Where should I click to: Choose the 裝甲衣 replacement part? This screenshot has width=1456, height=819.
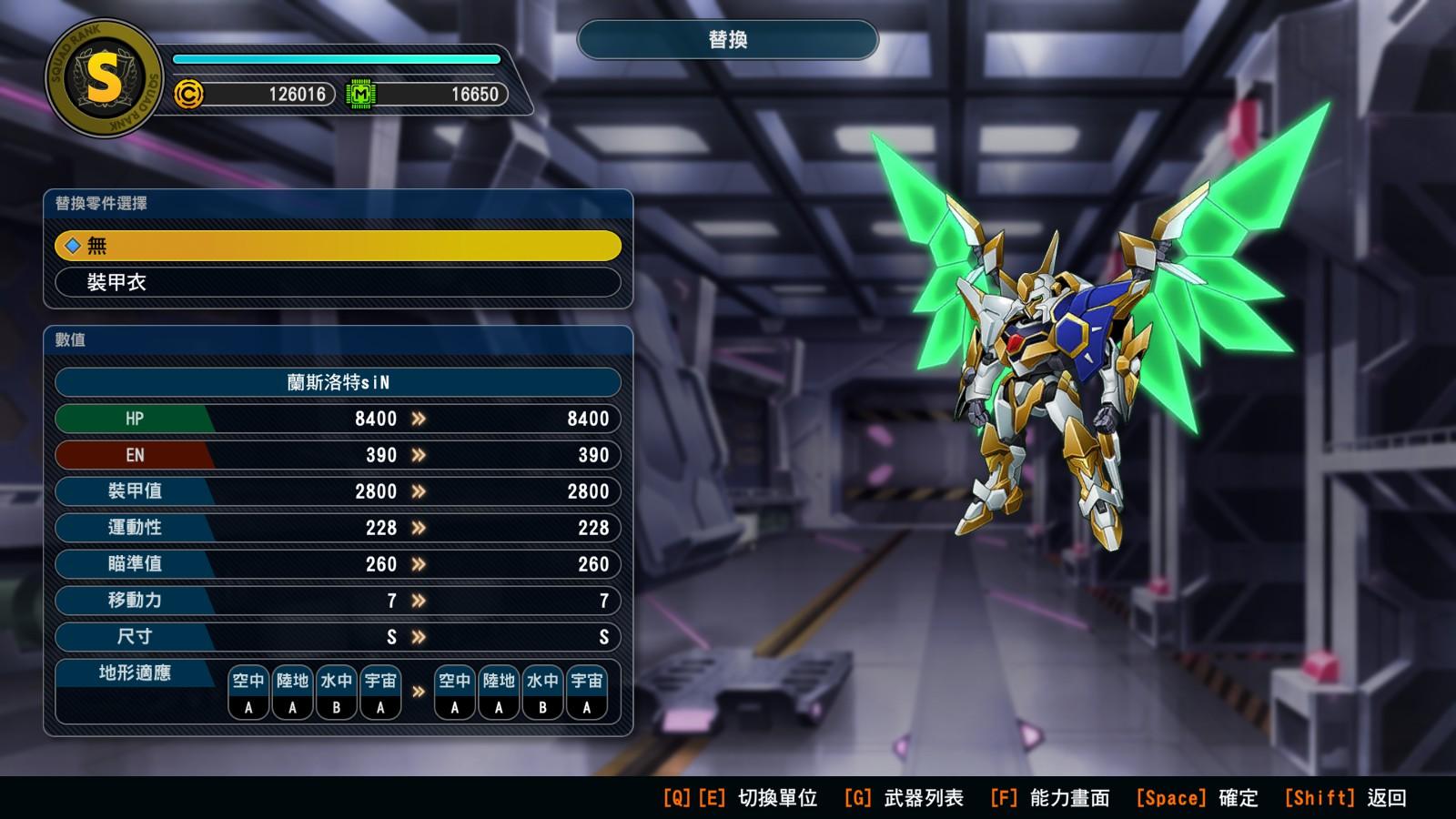coord(338,282)
